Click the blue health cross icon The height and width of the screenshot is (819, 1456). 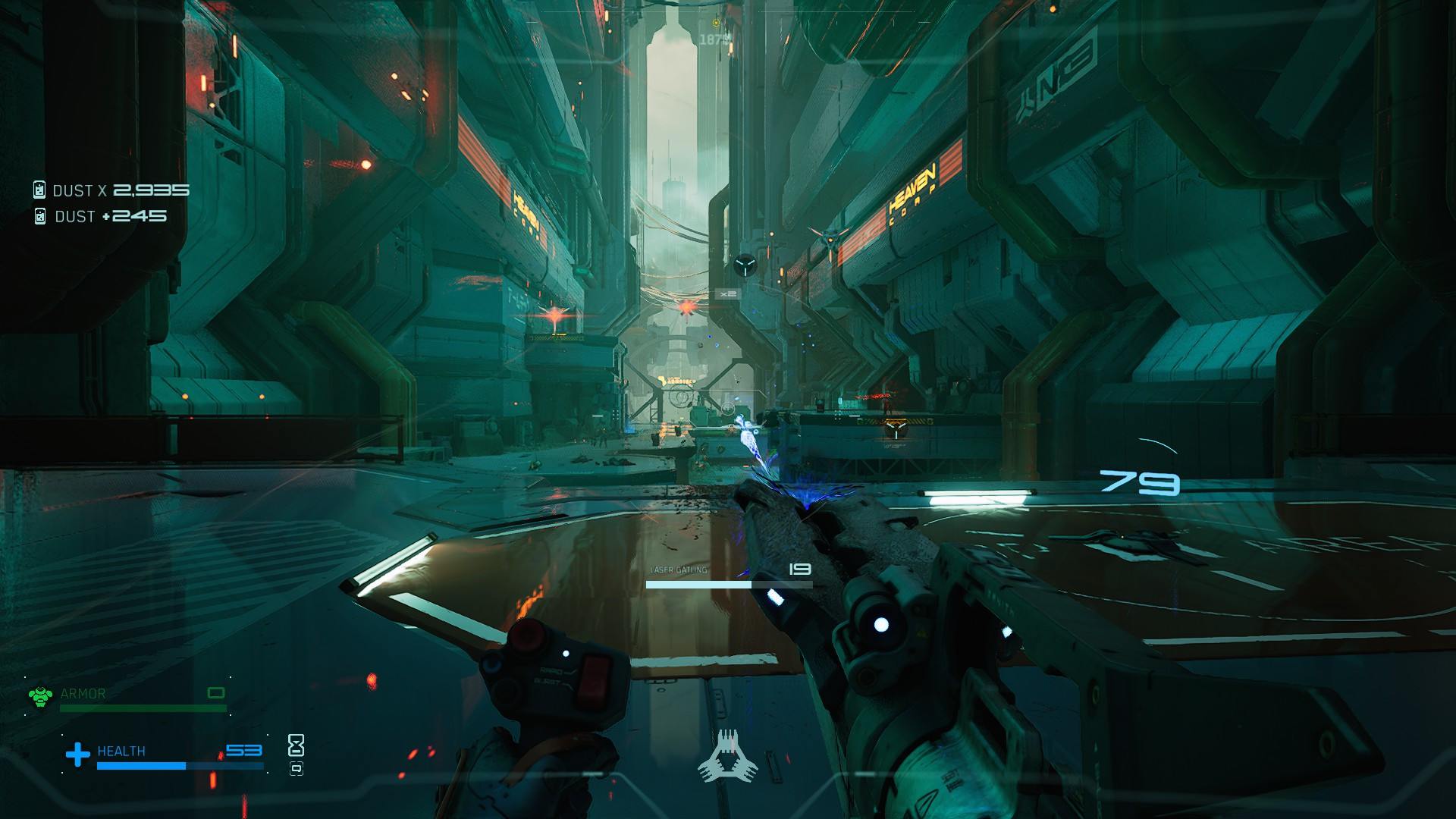point(77,754)
